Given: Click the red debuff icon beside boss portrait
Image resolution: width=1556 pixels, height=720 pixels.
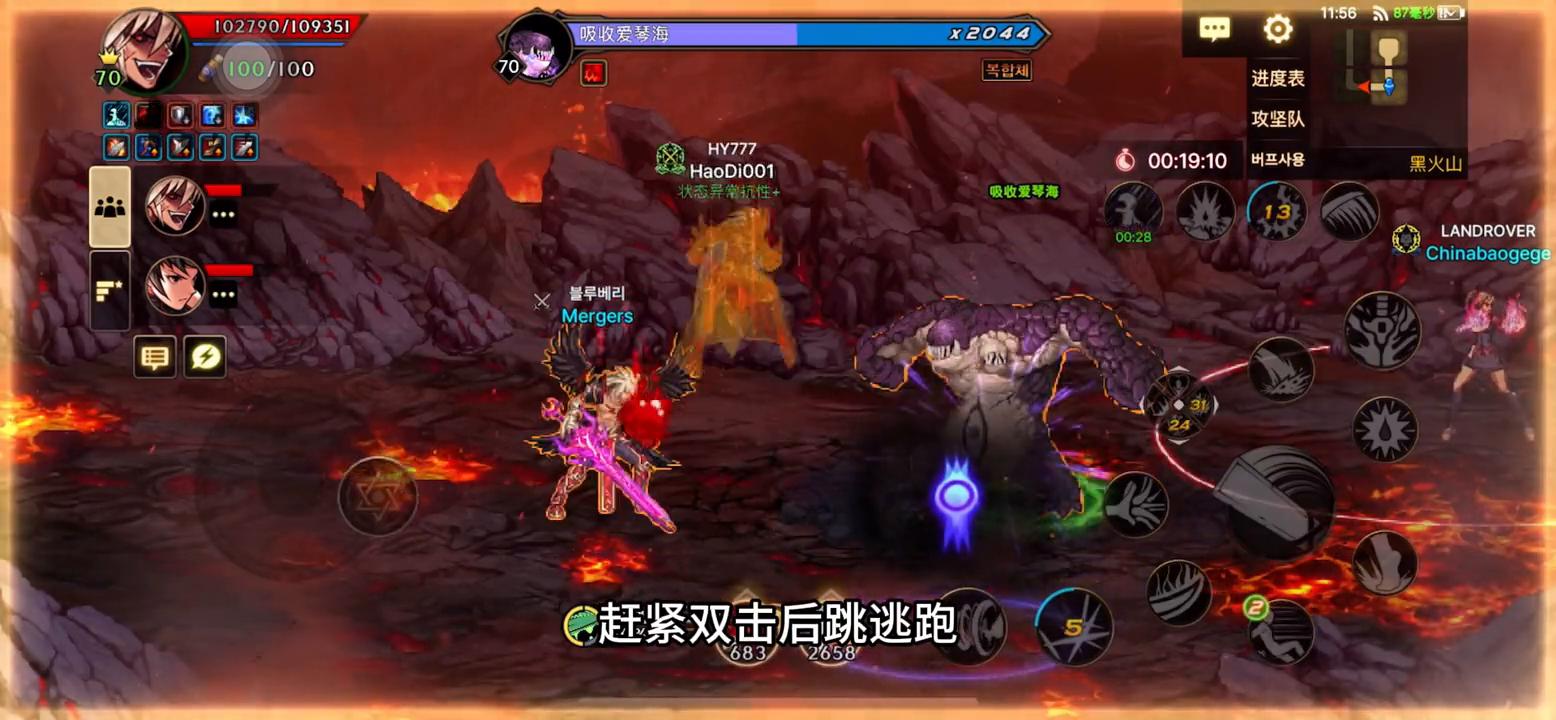Looking at the screenshot, I should coord(592,72).
